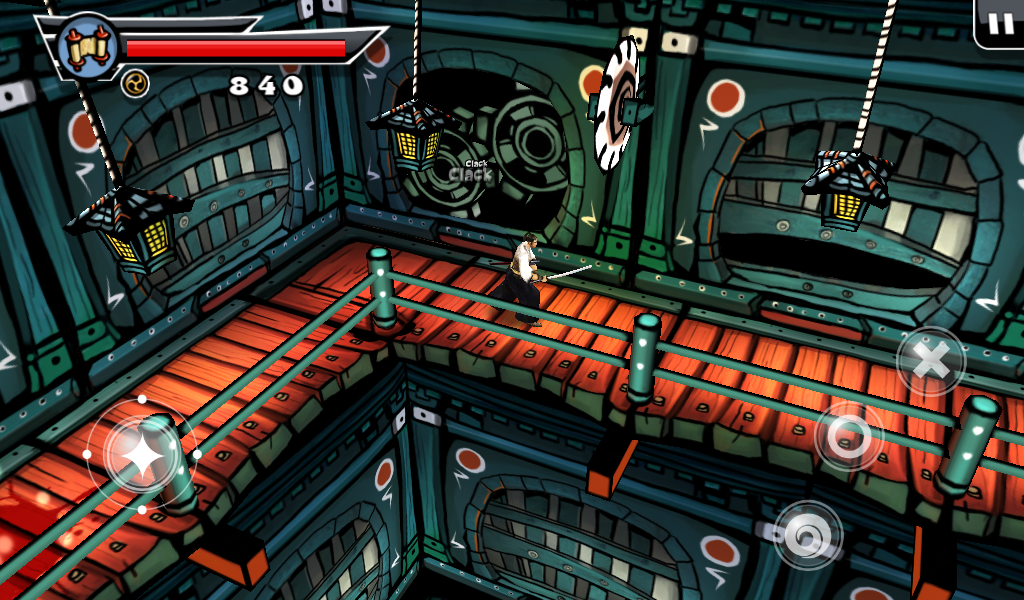Pause the game with the top-right button
This screenshot has height=600, width=1024.
click(x=1000, y=24)
